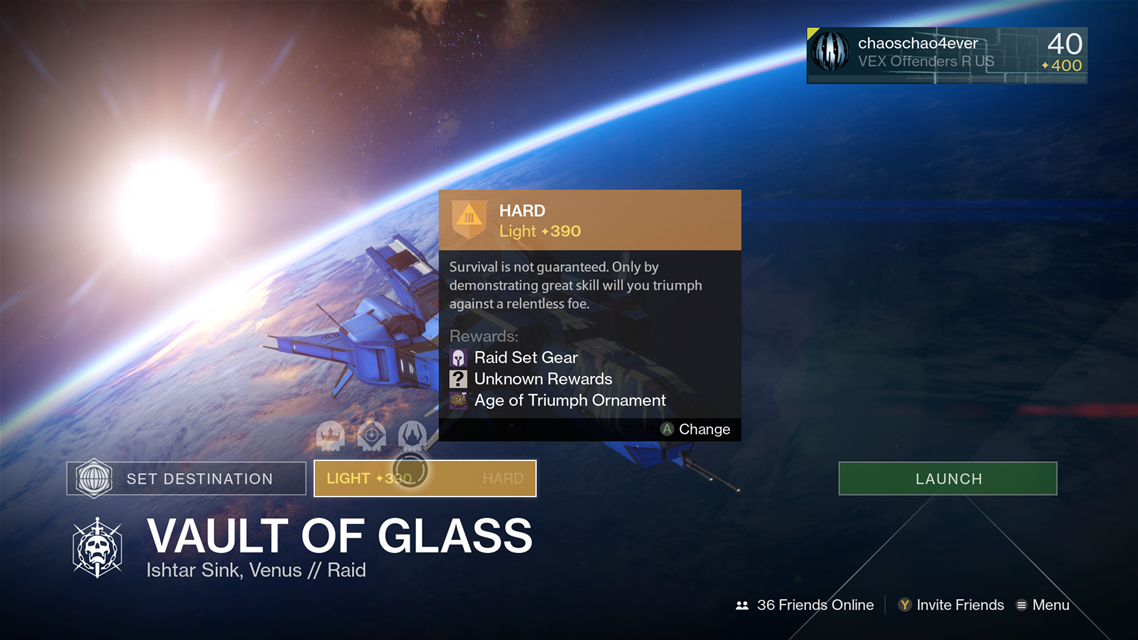Screen dimensions: 1138x640
Task: Show the 36 Friends Online roster
Action: tap(805, 605)
